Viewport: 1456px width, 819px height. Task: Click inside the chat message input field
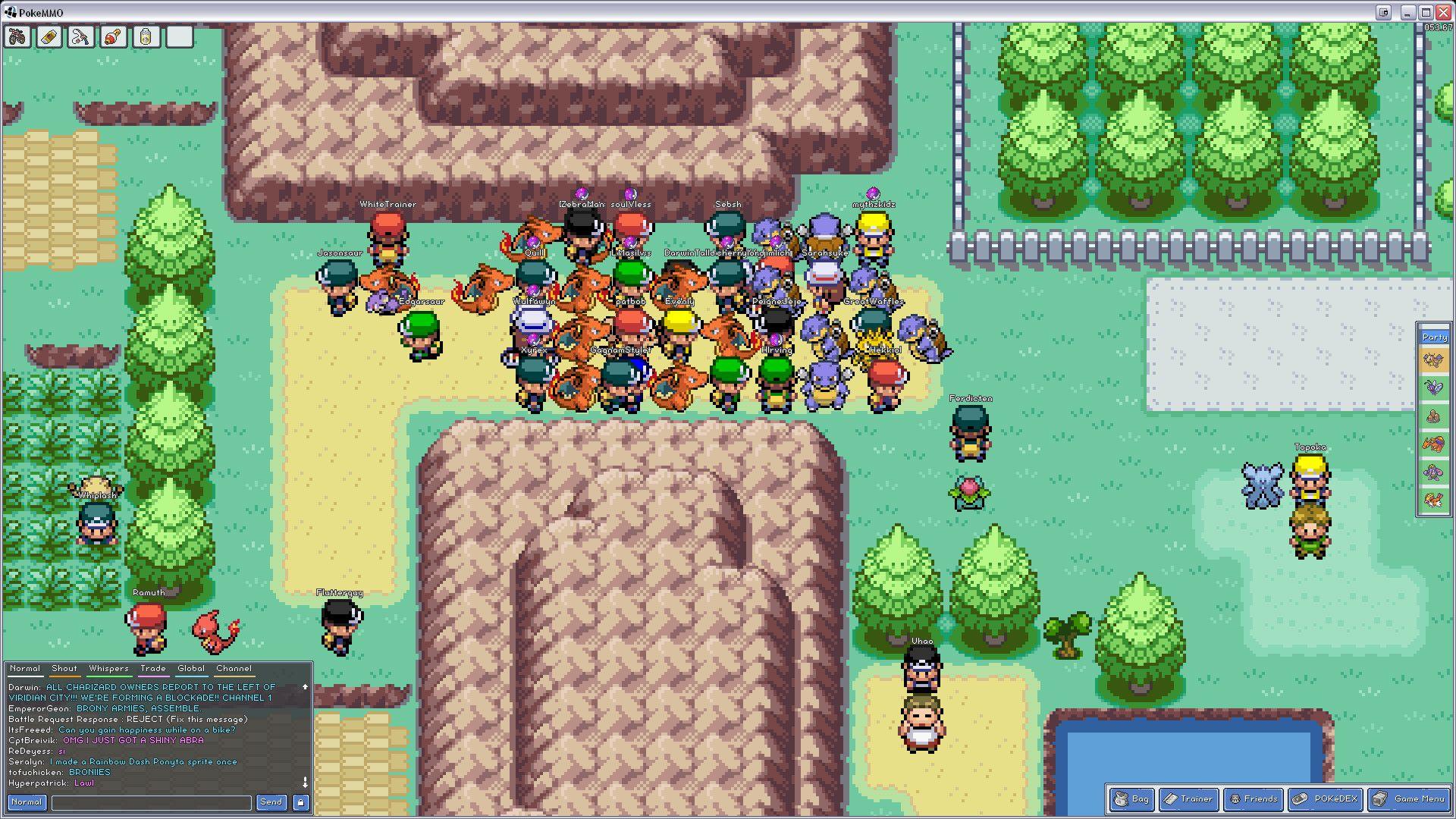pos(150,802)
